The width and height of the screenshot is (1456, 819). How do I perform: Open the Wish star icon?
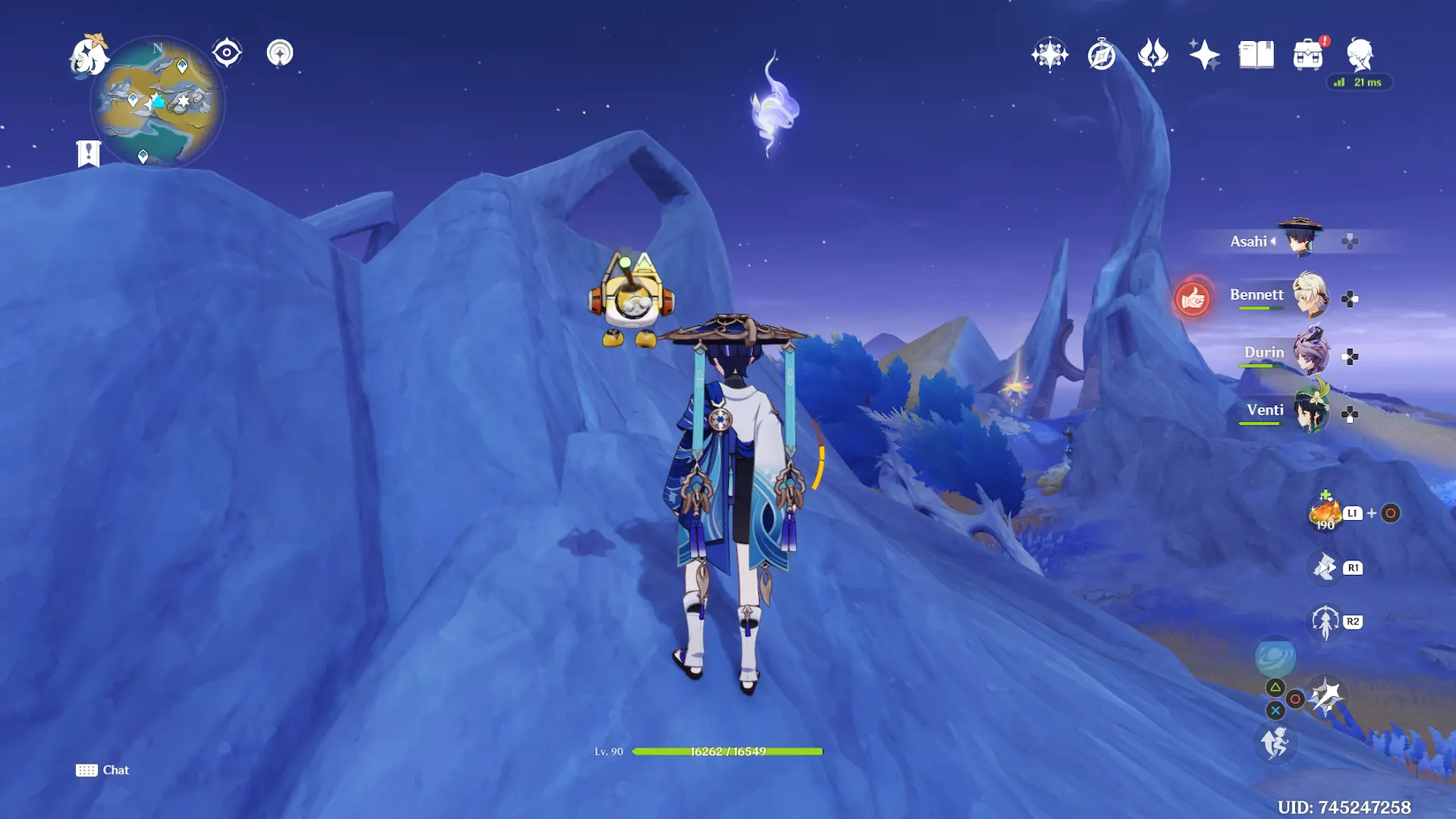(x=1050, y=55)
